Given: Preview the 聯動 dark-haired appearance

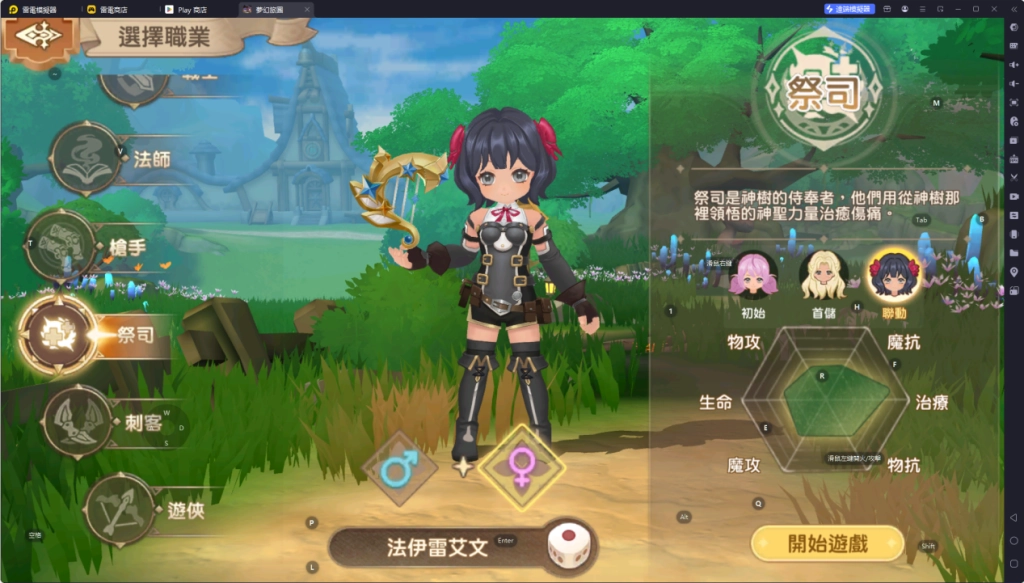Looking at the screenshot, I should point(892,275).
